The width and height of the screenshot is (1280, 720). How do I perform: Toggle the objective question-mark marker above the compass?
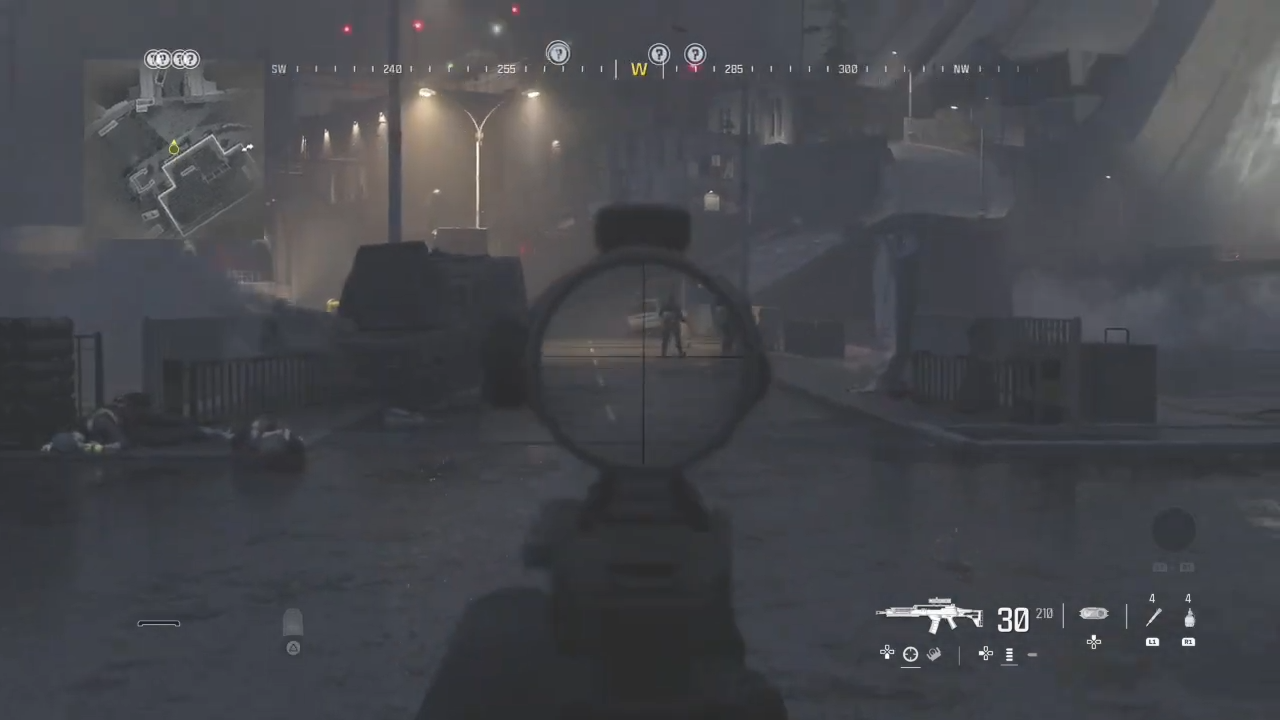click(x=558, y=54)
